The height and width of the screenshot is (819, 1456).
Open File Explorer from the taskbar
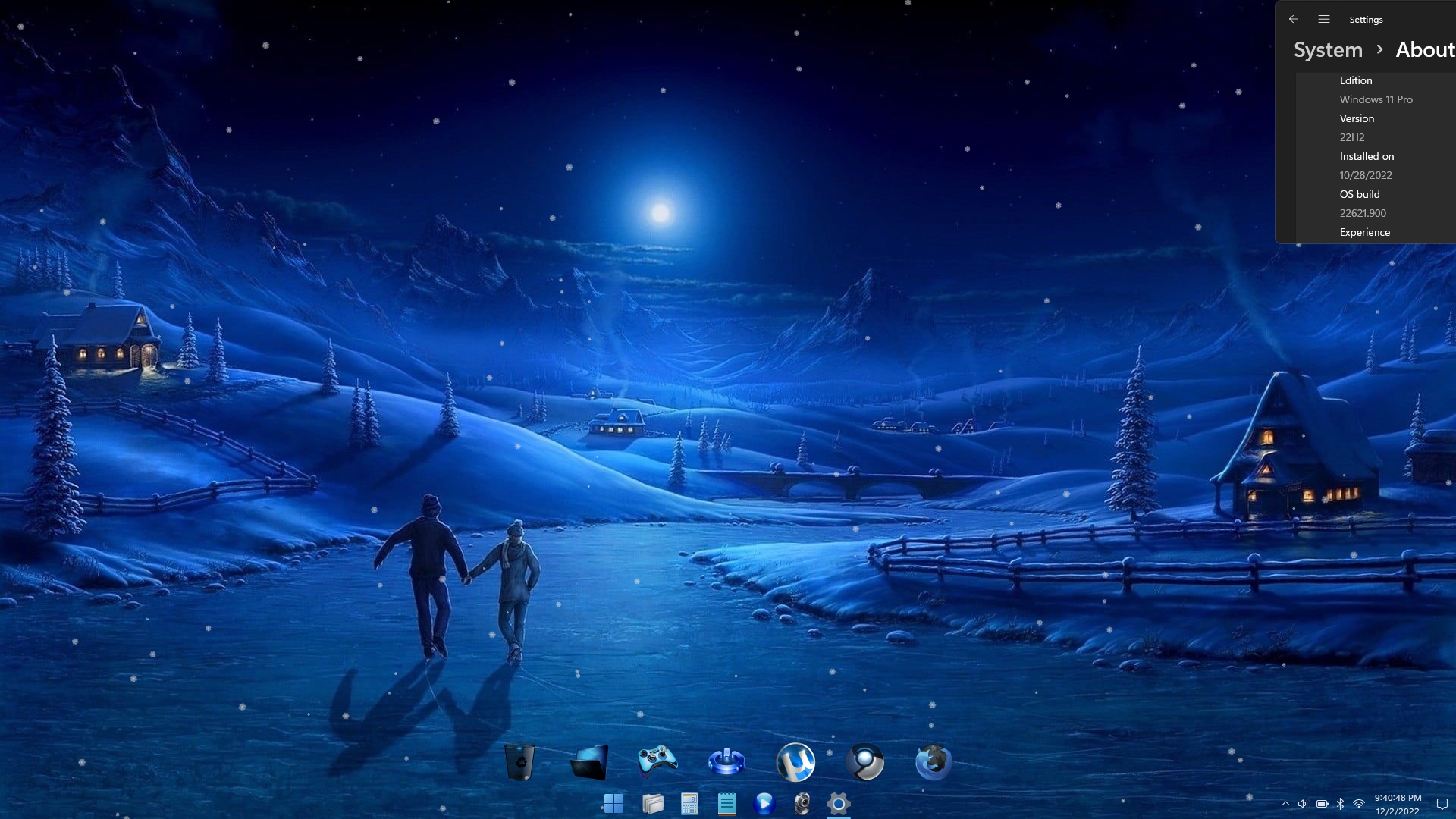[x=652, y=803]
